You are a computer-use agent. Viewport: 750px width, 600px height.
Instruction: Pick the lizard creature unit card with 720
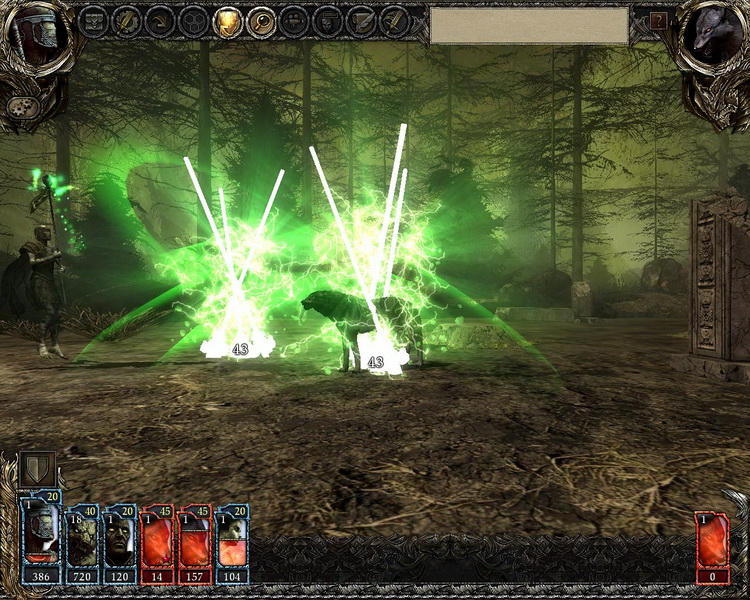pos(81,542)
